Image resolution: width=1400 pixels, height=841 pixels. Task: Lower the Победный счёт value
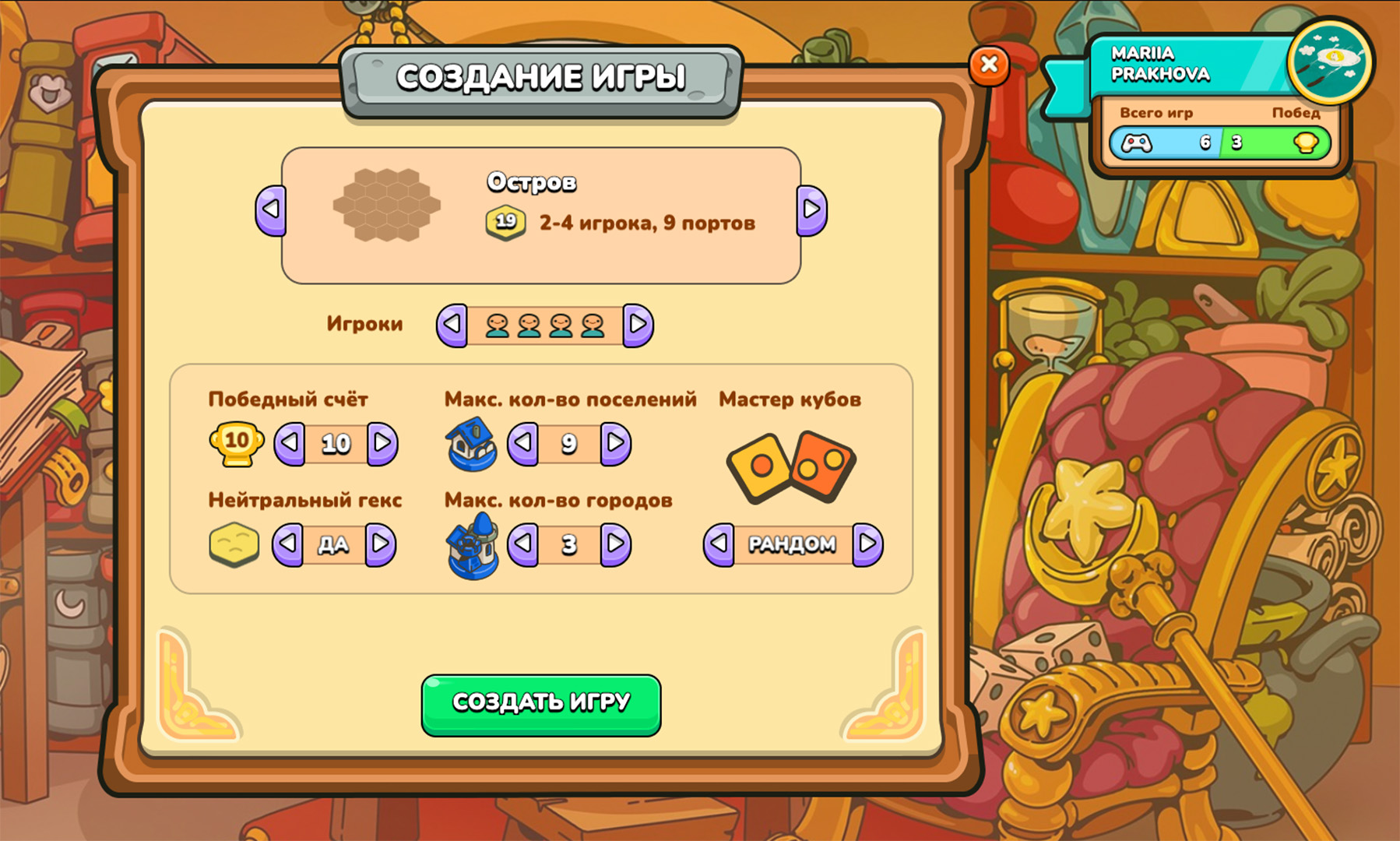click(290, 443)
